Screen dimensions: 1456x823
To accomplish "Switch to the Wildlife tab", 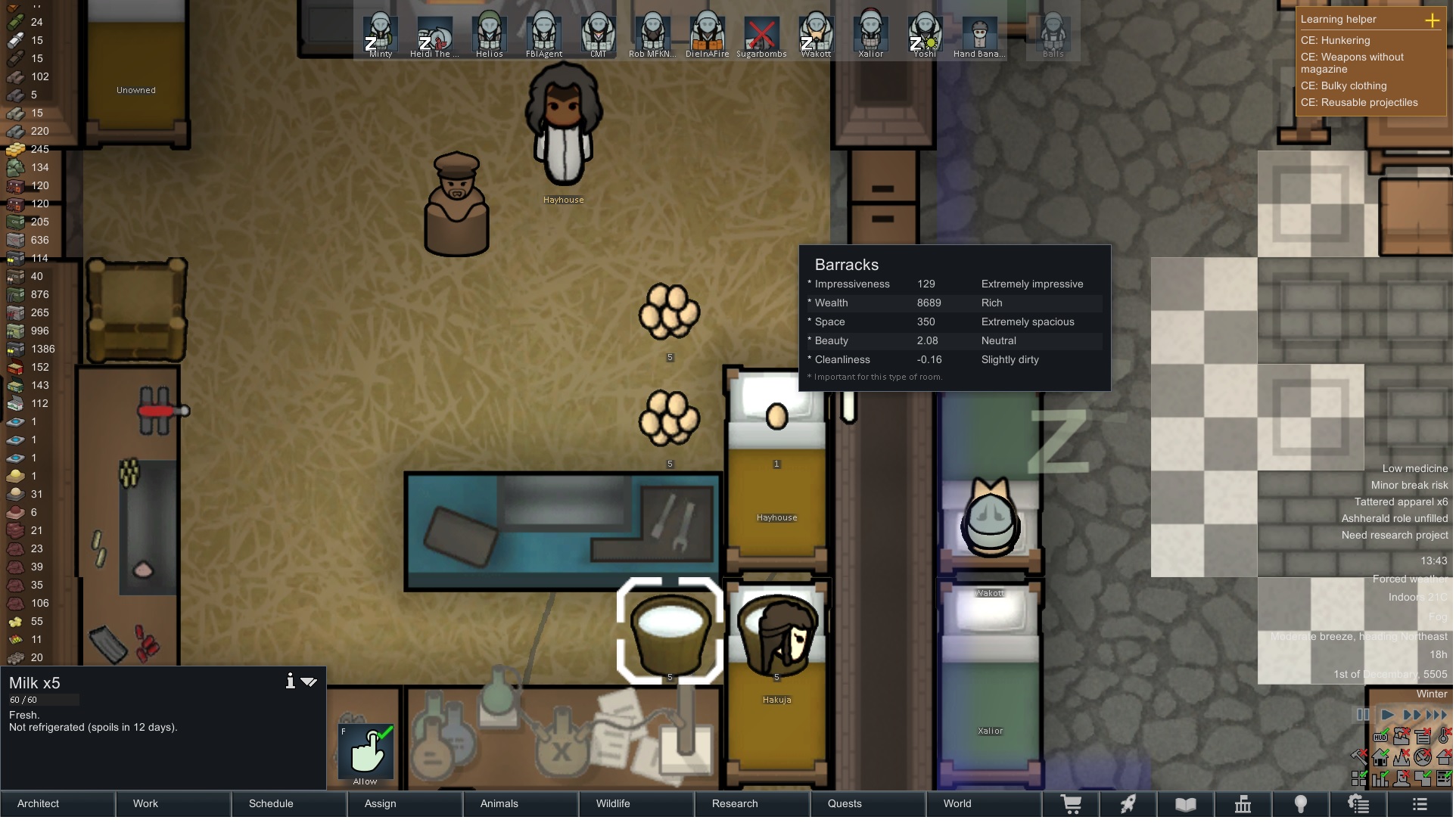I will click(x=613, y=803).
